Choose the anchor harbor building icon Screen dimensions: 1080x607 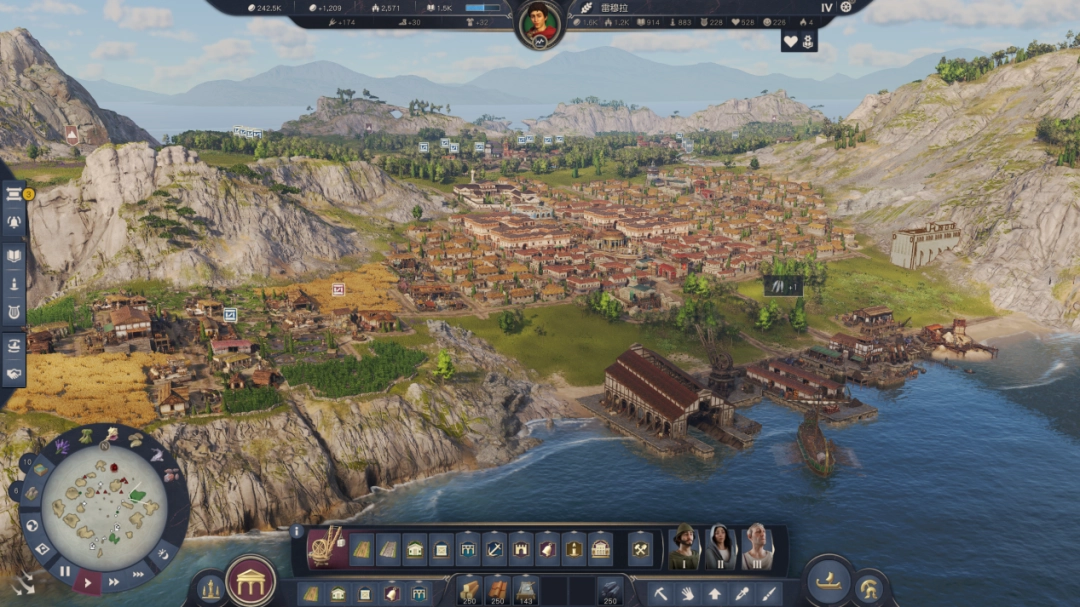click(494, 549)
